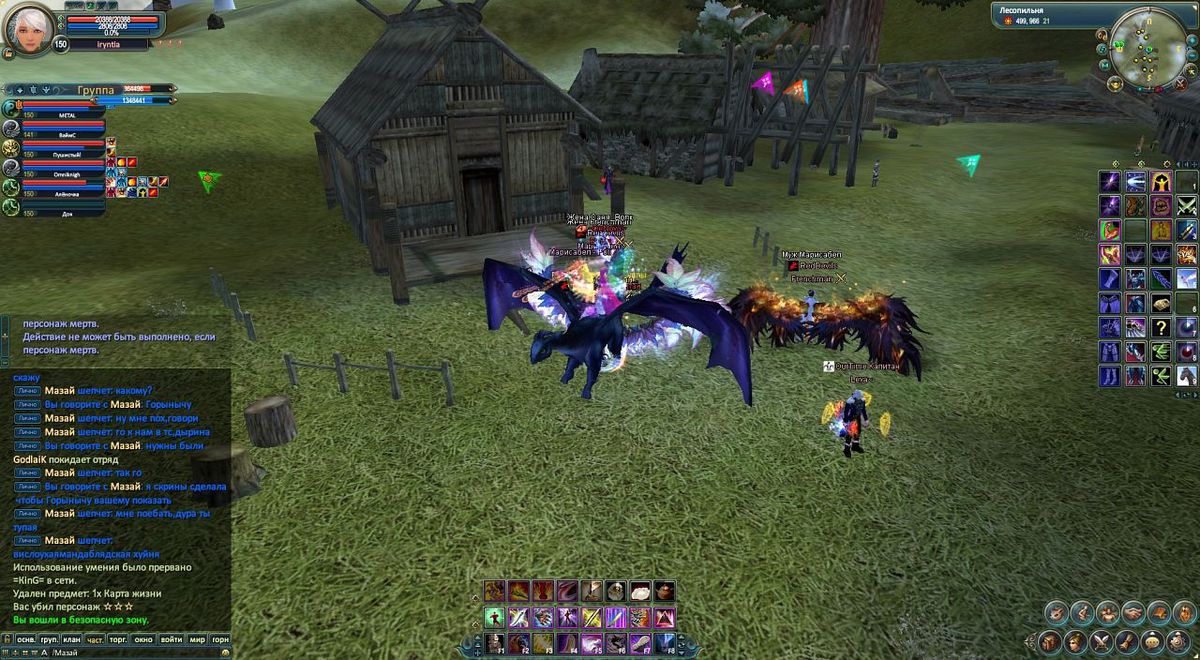The height and width of the screenshot is (660, 1200).
Task: Toggle the chat lock padlock icon
Action: tap(7, 638)
